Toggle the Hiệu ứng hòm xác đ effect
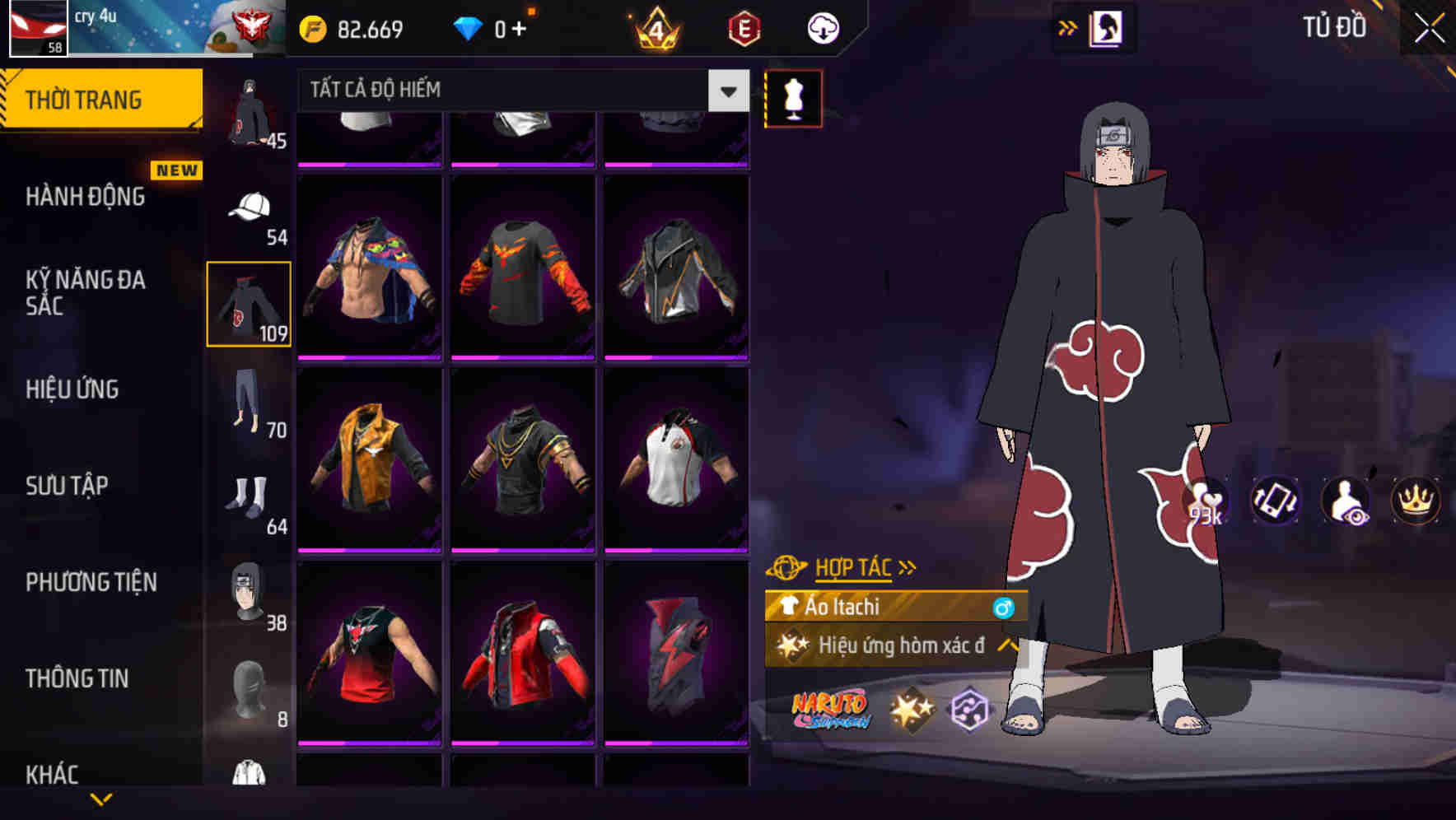The height and width of the screenshot is (820, 1456). (x=894, y=646)
